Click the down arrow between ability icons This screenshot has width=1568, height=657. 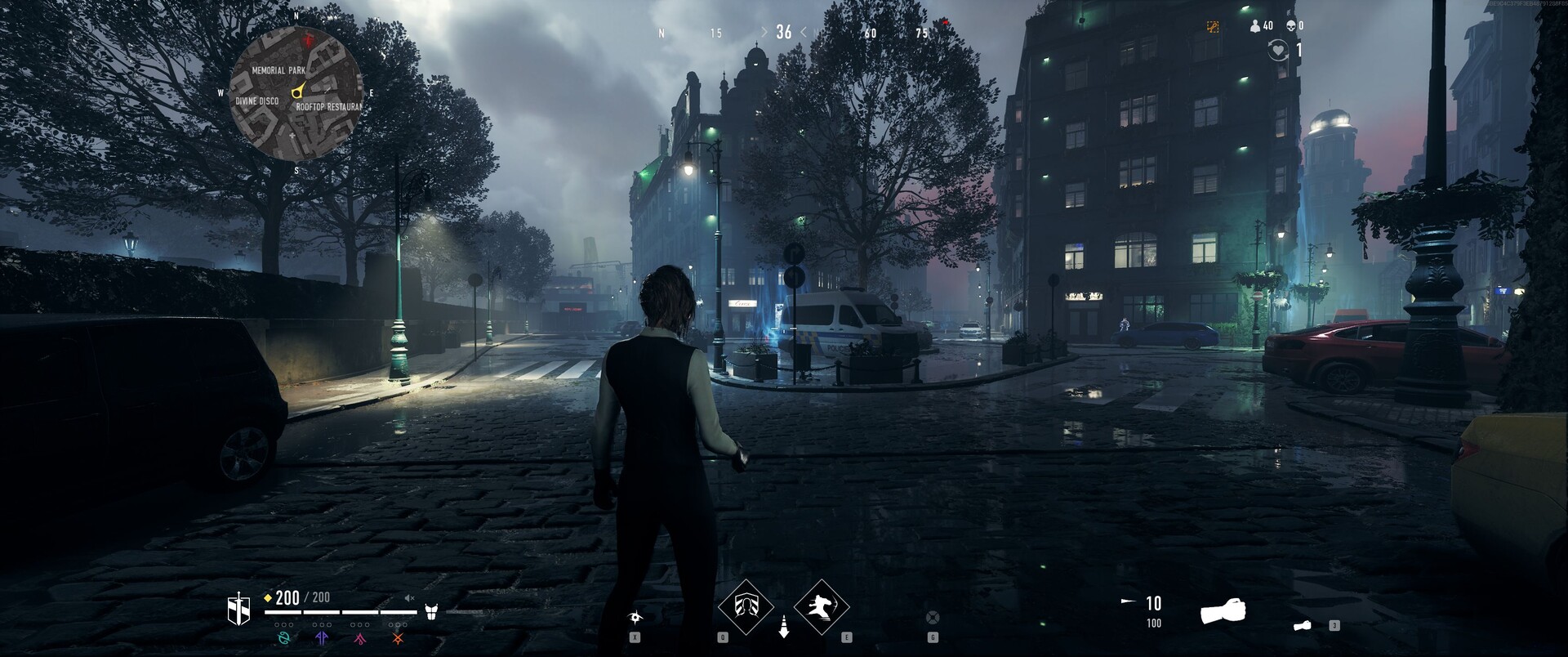(783, 627)
